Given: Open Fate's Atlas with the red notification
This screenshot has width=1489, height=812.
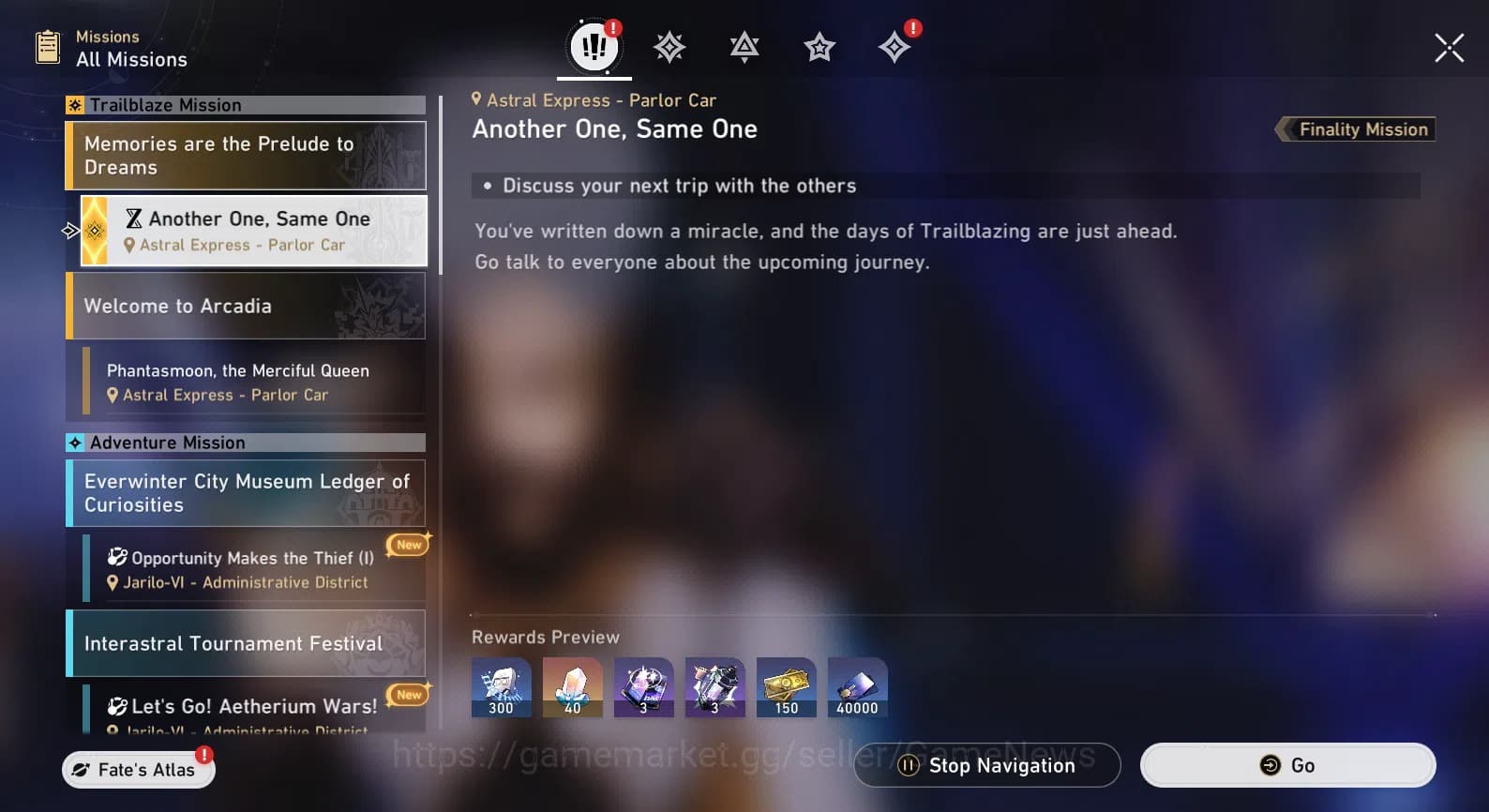Looking at the screenshot, I should 137,769.
